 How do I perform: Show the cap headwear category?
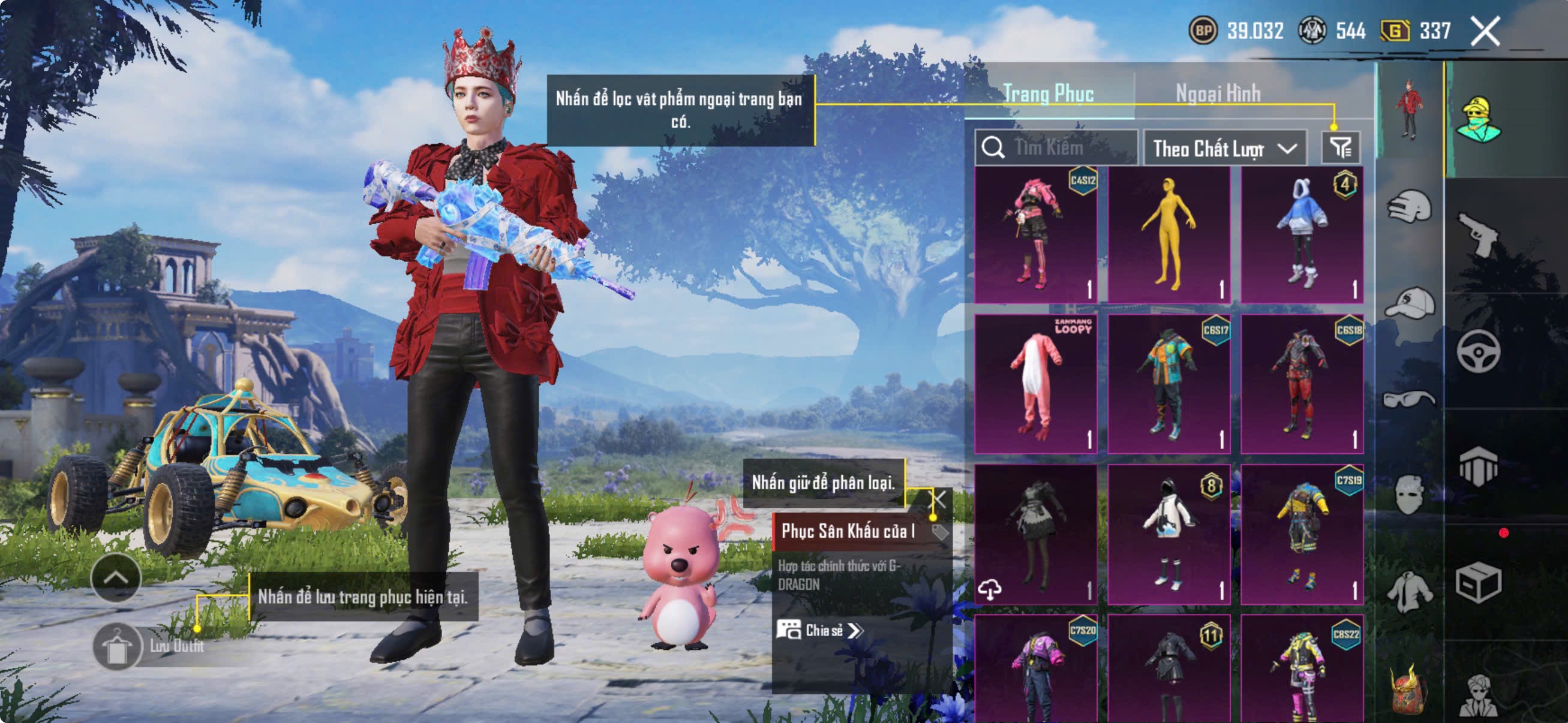click(1410, 303)
